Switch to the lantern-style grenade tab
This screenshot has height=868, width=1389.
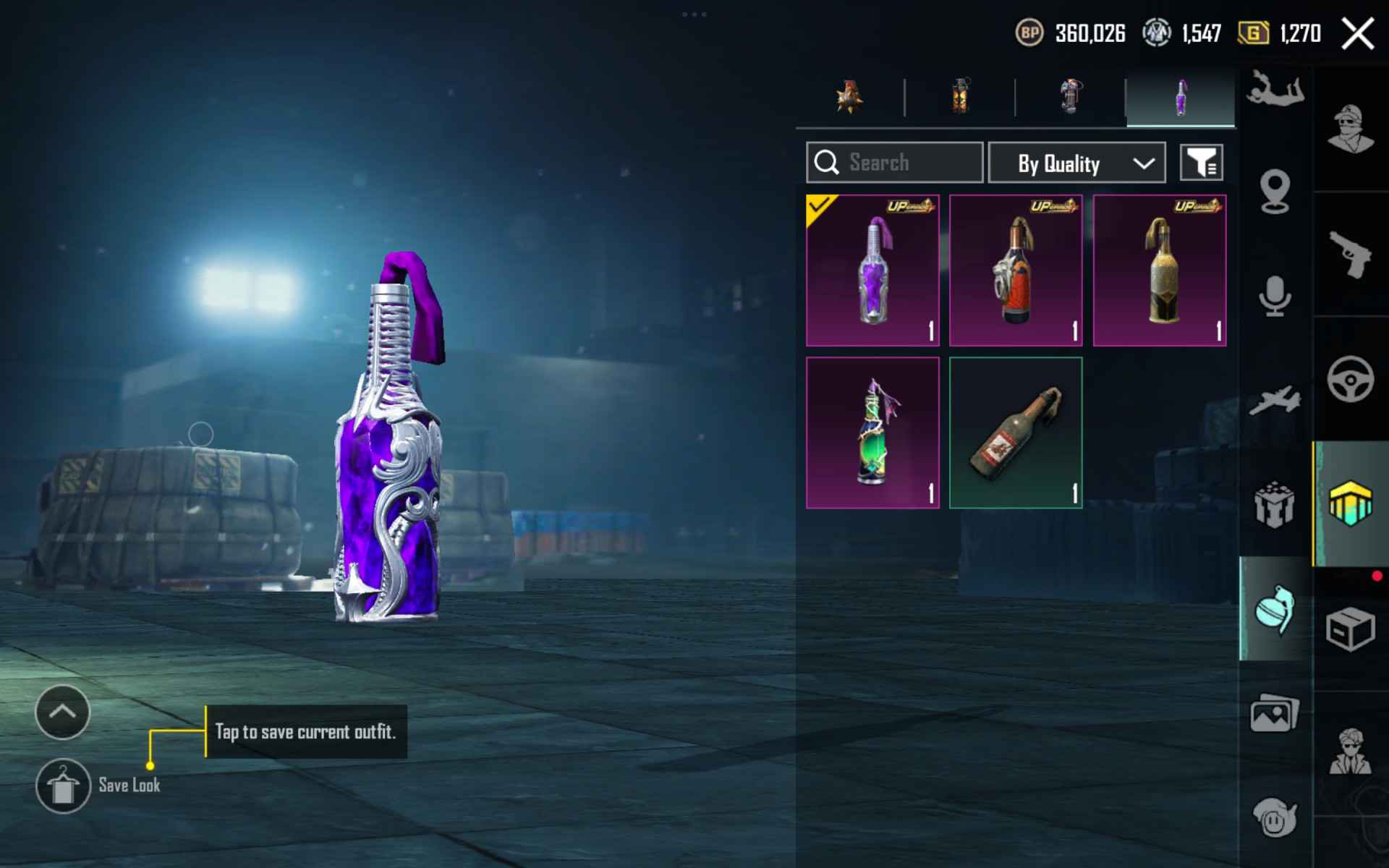click(x=960, y=98)
